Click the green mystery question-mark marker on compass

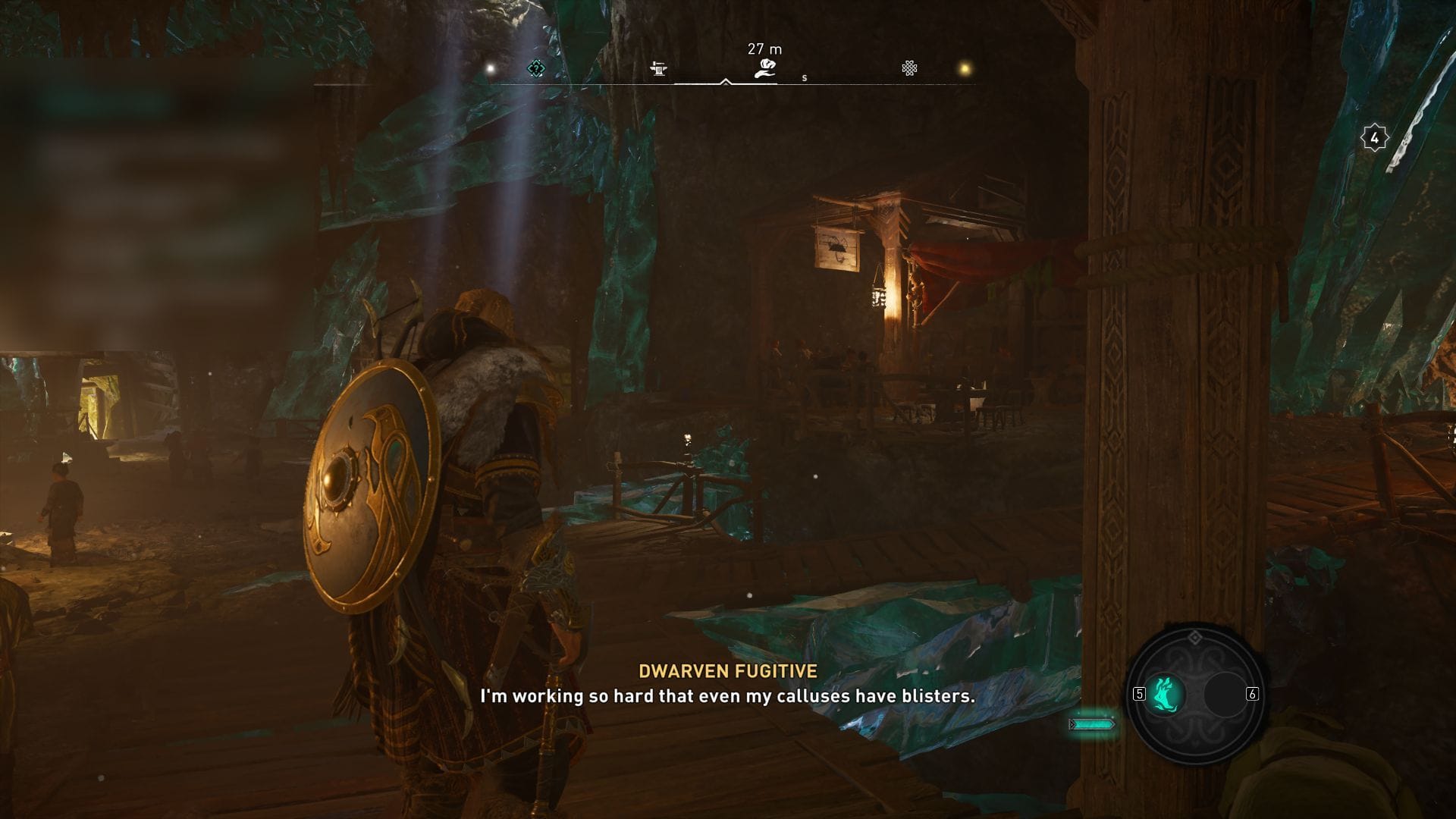pos(536,67)
